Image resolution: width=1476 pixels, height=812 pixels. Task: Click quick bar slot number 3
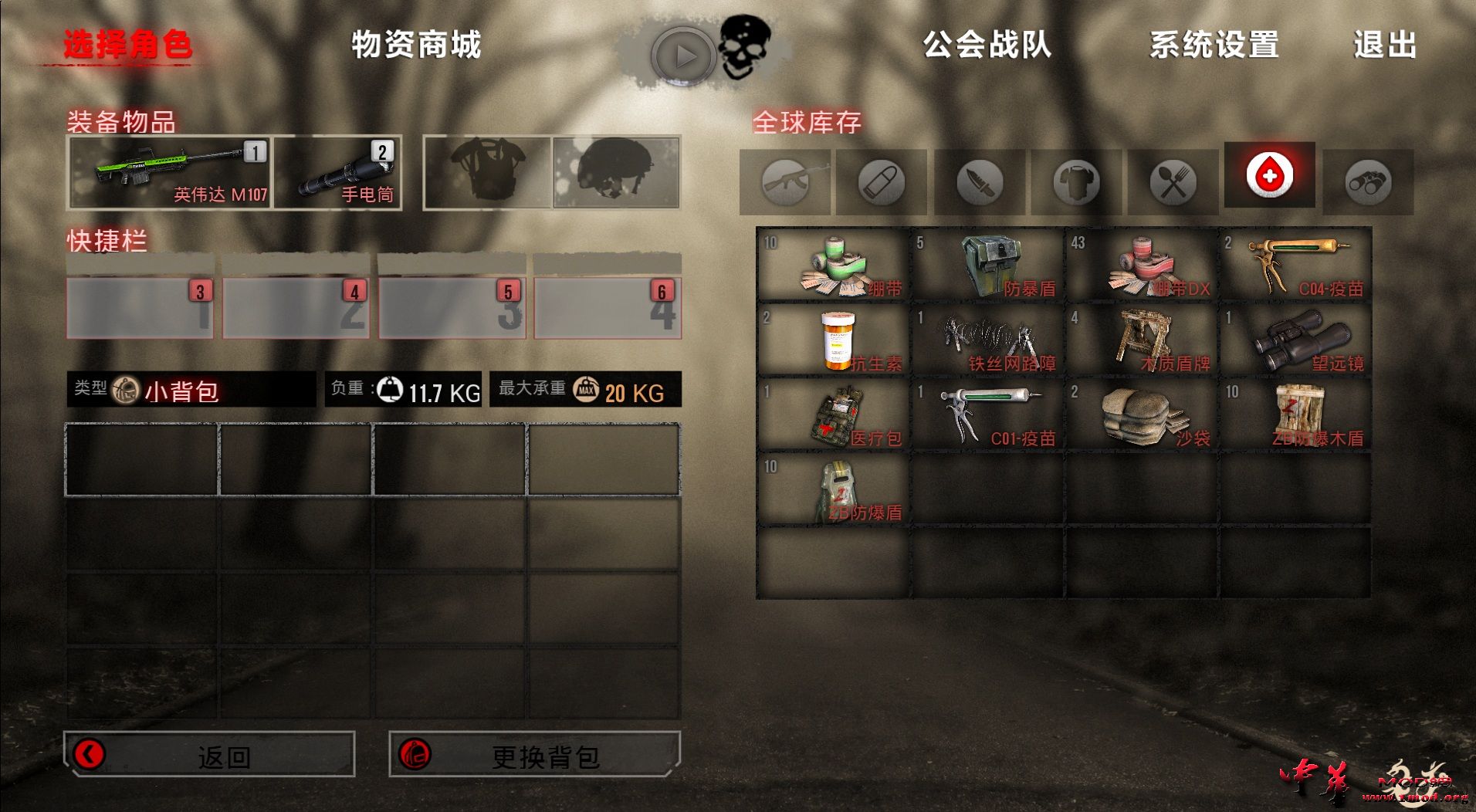click(x=140, y=309)
